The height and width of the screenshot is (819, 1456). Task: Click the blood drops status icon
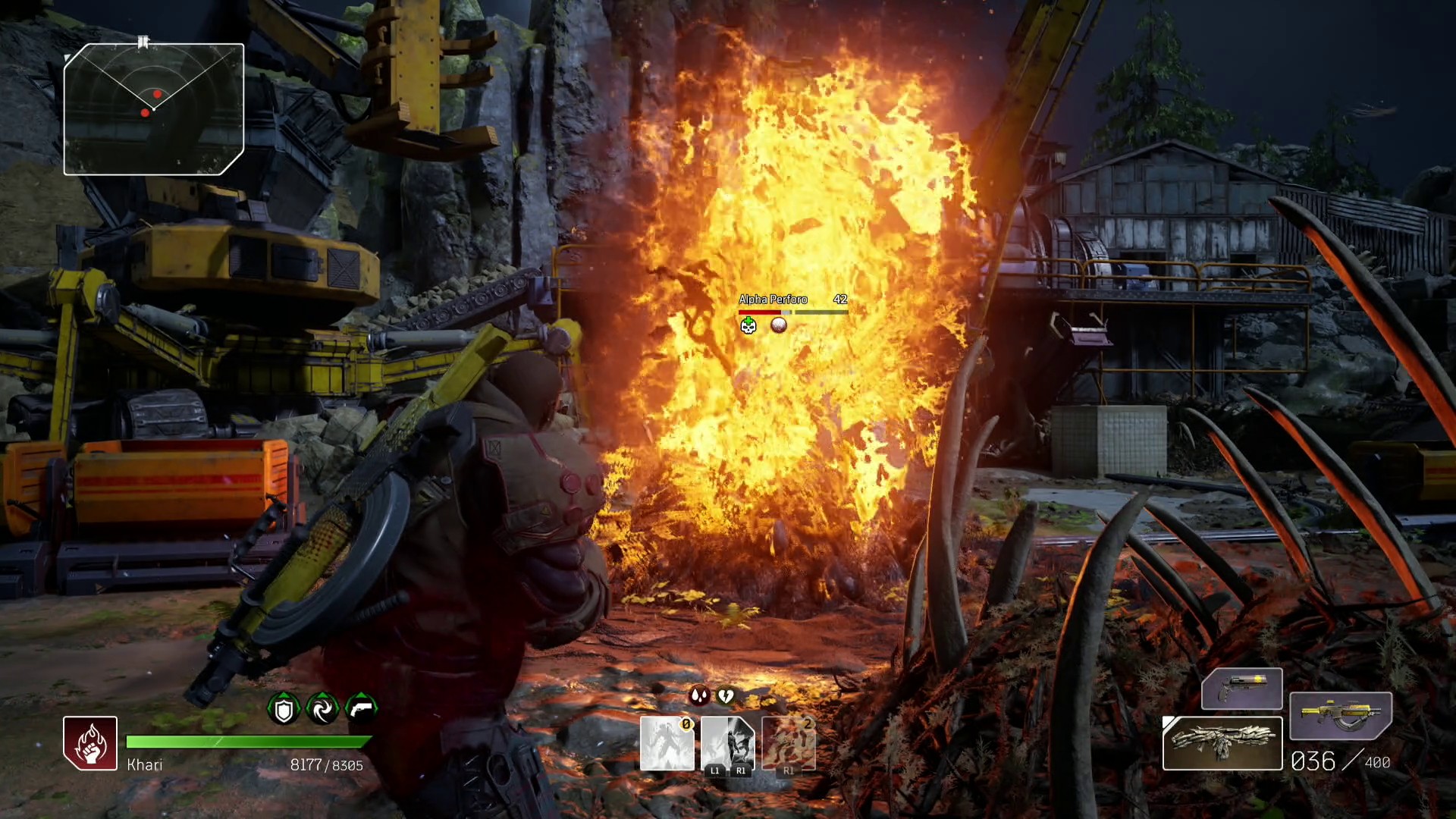(698, 695)
